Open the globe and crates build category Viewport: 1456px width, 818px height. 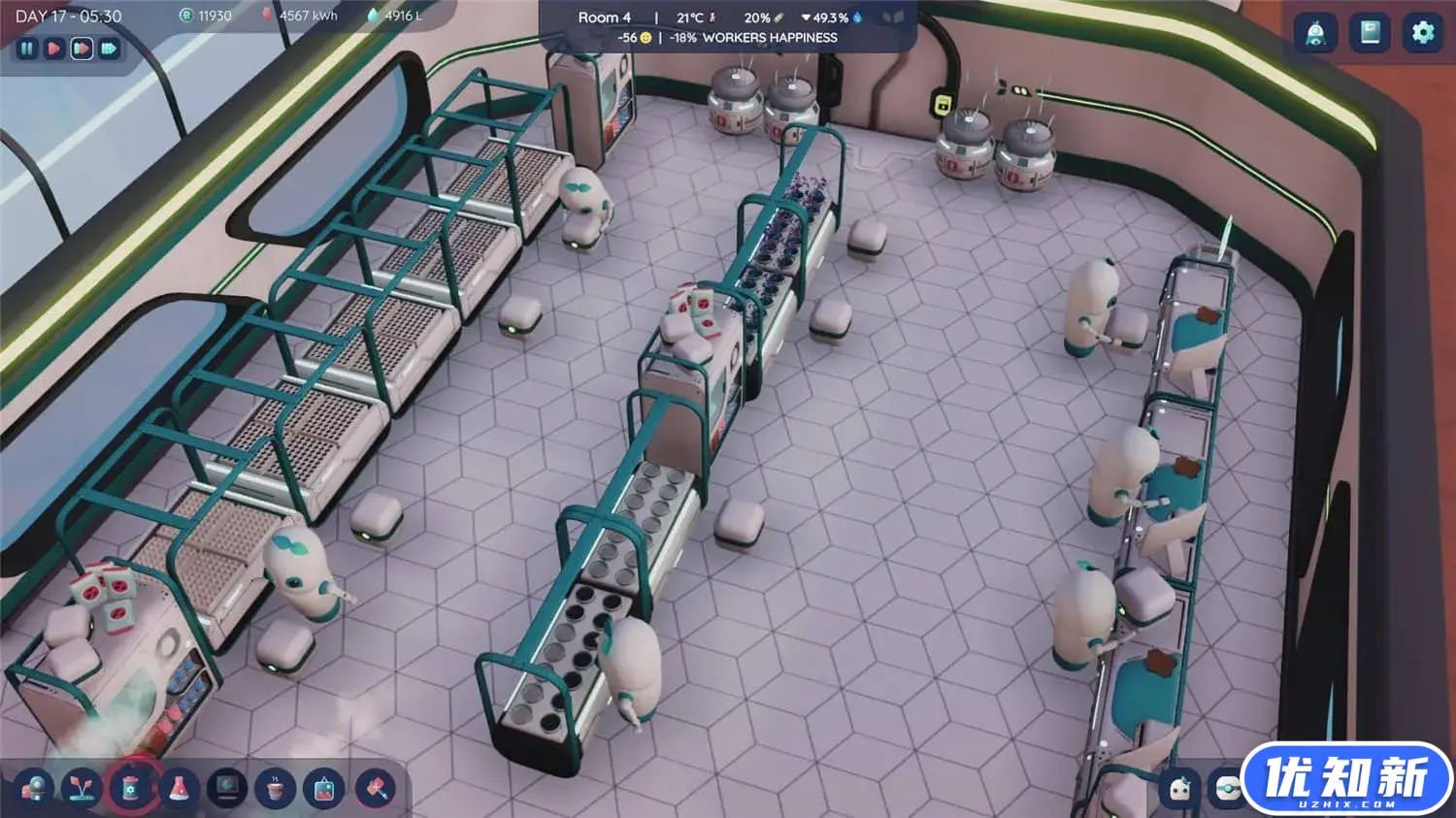34,788
